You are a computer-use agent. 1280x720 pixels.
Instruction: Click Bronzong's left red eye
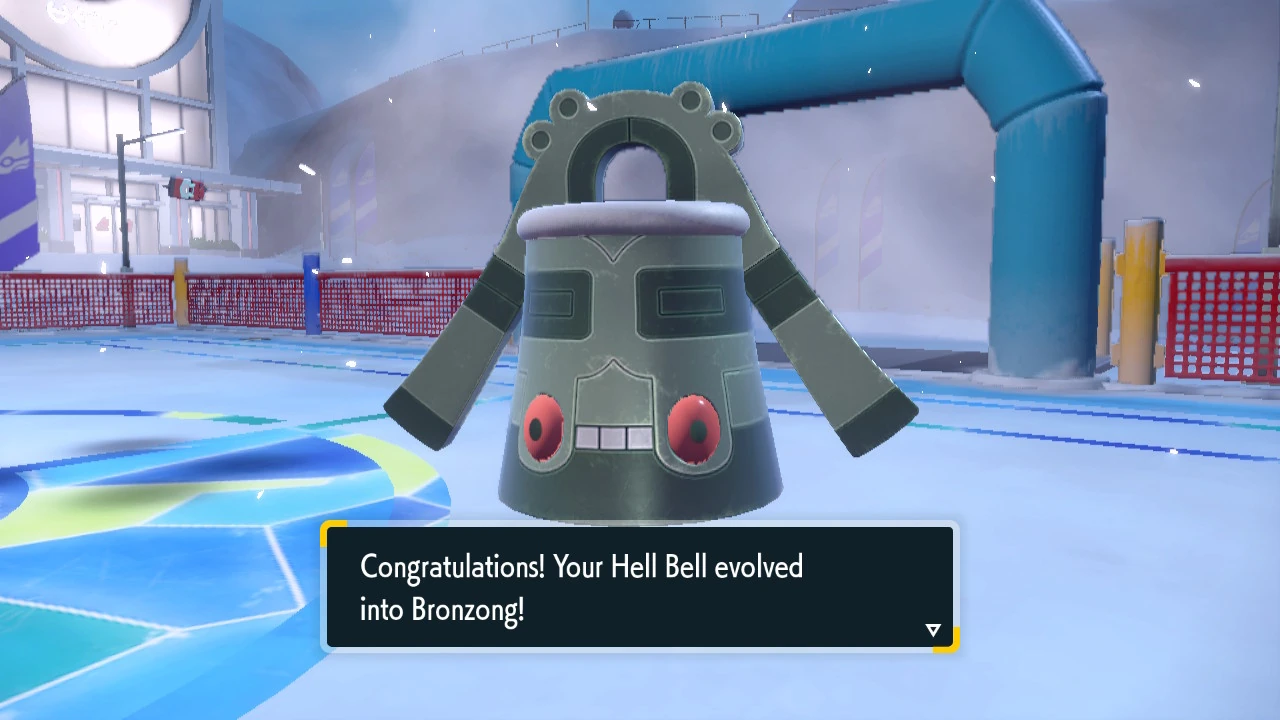[543, 428]
